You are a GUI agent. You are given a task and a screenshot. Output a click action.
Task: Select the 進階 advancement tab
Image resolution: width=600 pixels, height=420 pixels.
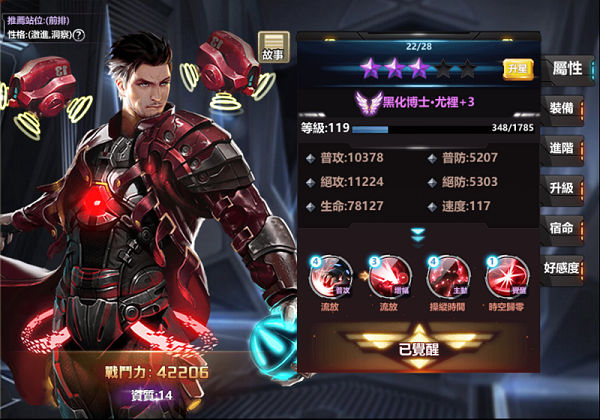[x=562, y=148]
